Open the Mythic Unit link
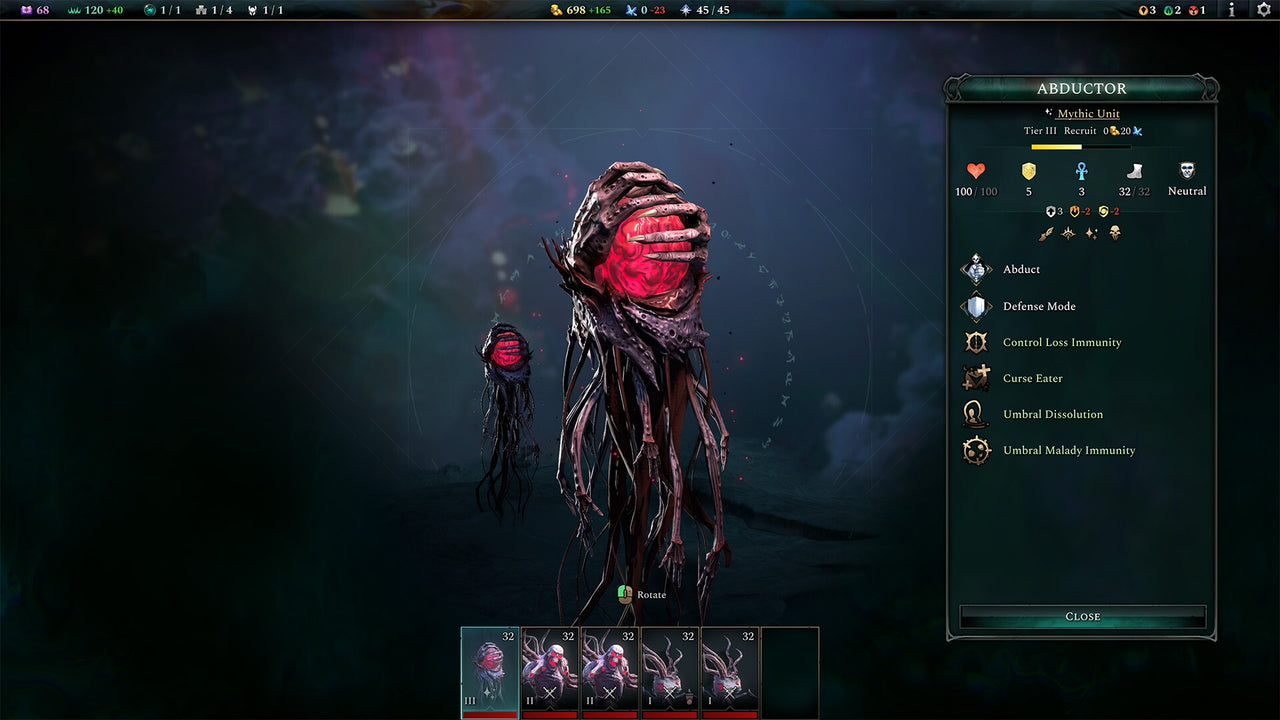Viewport: 1280px width, 720px height. (1089, 113)
